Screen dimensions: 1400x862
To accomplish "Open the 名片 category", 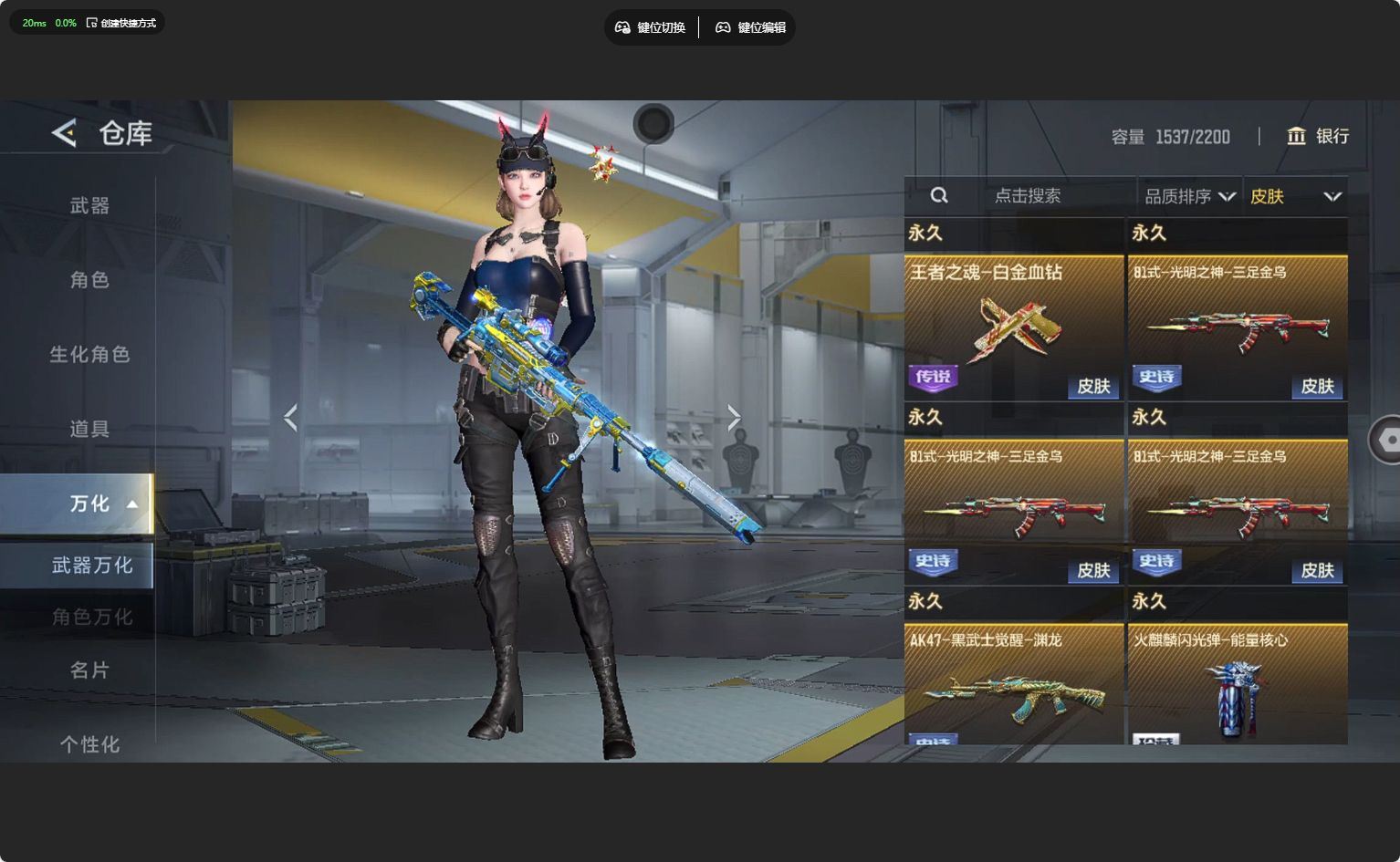I will 89,670.
